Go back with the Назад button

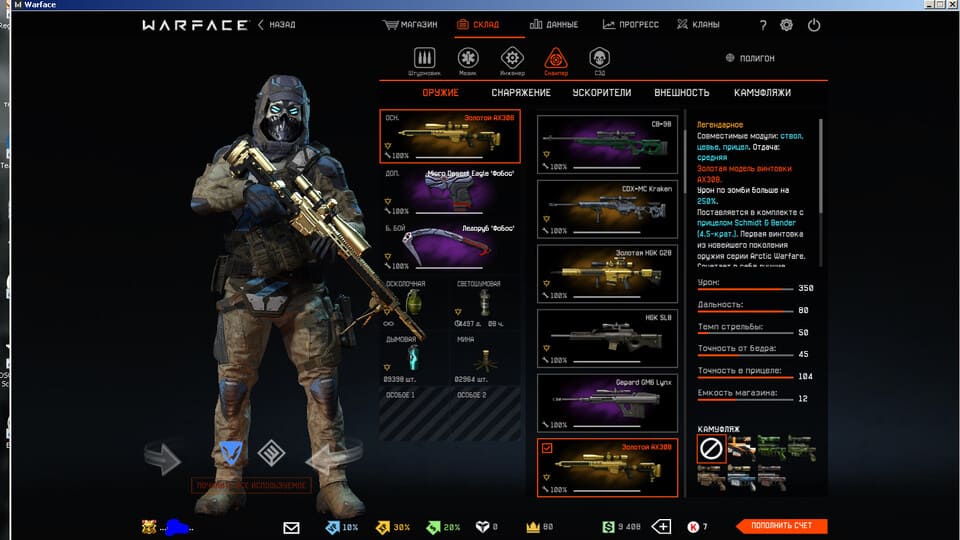(x=277, y=25)
